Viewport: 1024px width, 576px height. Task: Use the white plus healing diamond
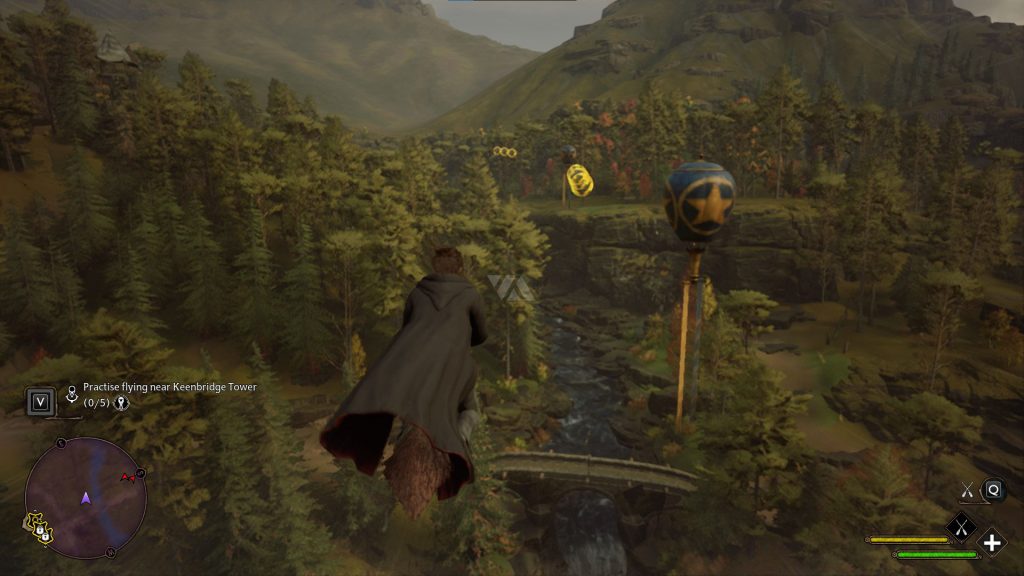pyautogui.click(x=991, y=543)
